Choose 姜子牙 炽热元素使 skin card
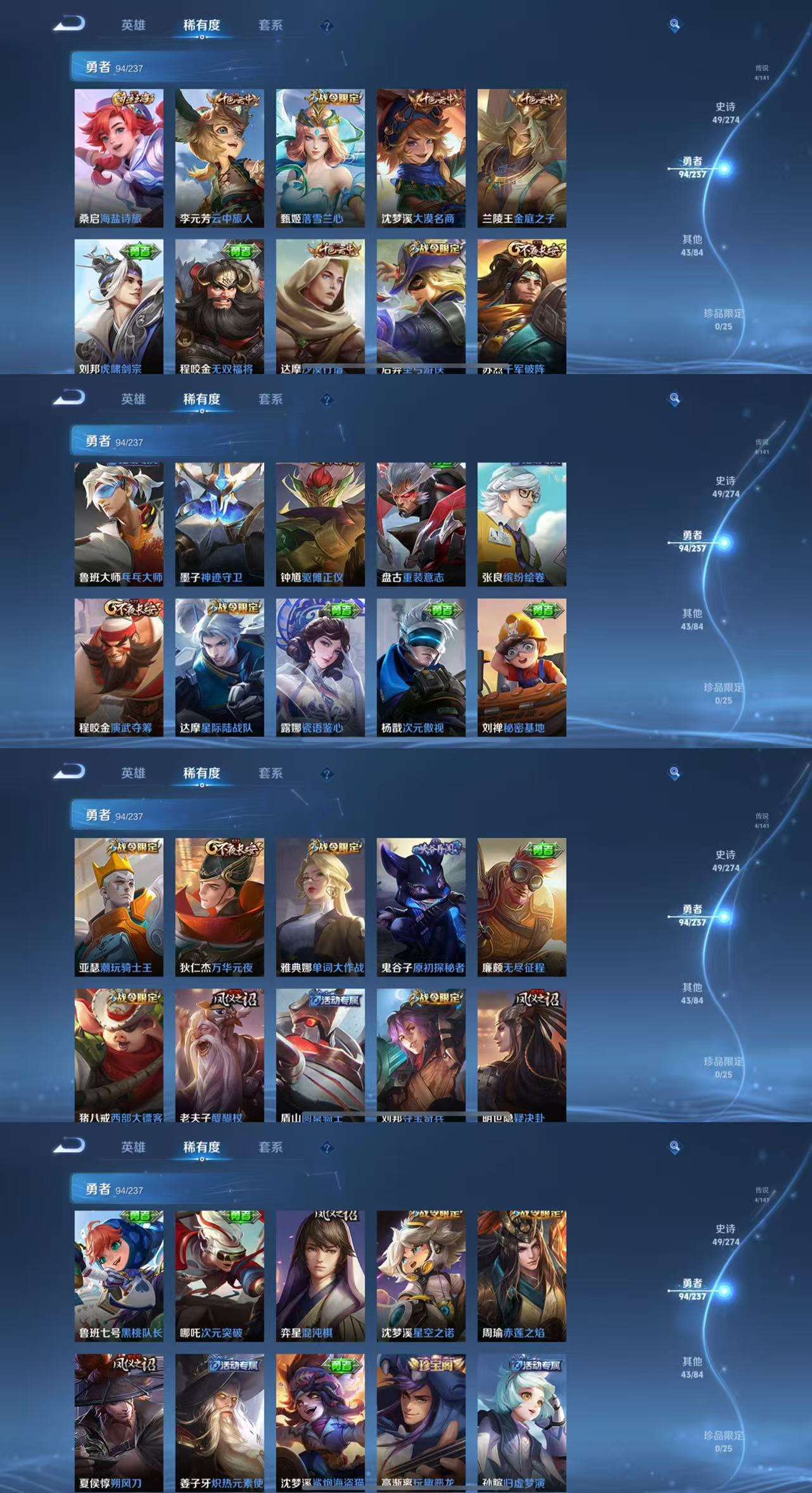Viewport: 812px width, 1493px height. (x=219, y=1423)
